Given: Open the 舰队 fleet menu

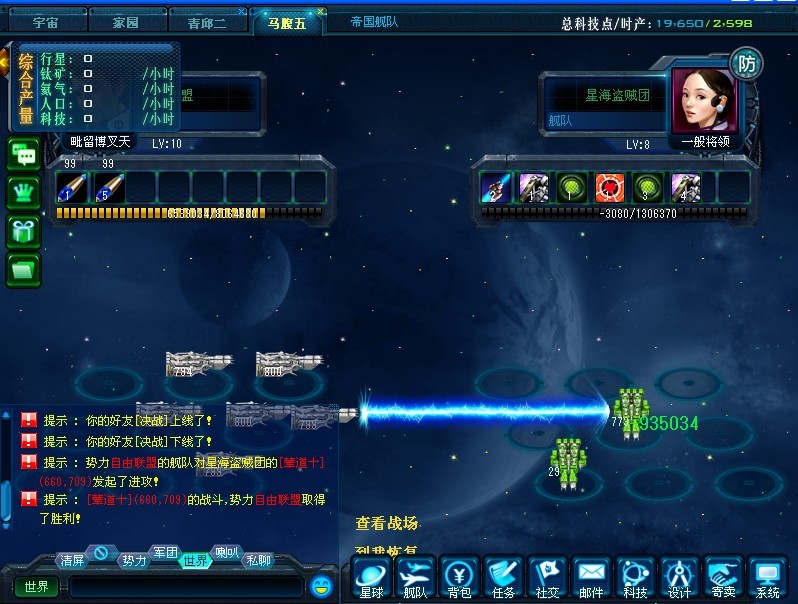Looking at the screenshot, I should [x=415, y=579].
